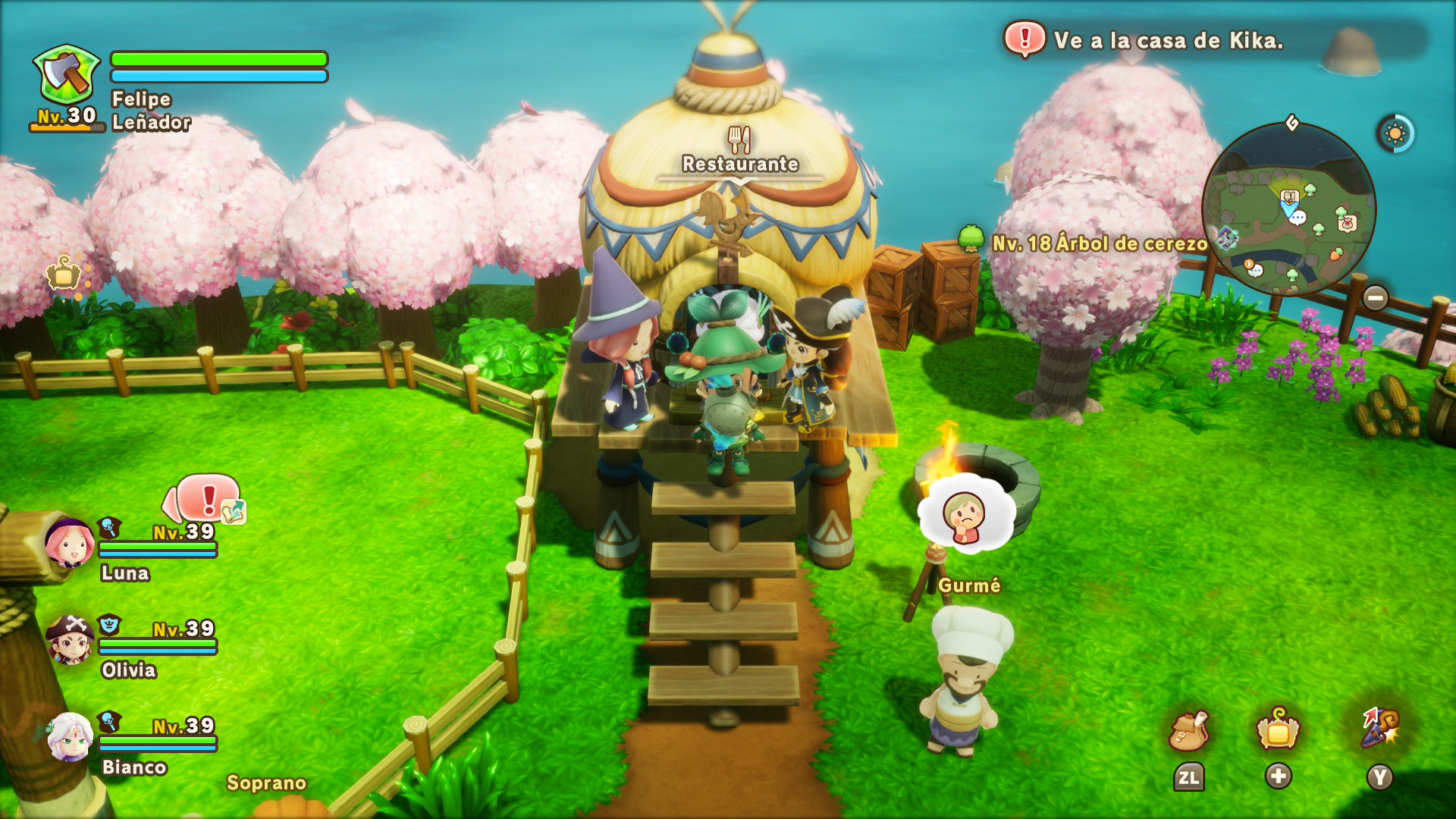
Task: Open the yellow shopping bag menu icon
Action: tap(1278, 731)
